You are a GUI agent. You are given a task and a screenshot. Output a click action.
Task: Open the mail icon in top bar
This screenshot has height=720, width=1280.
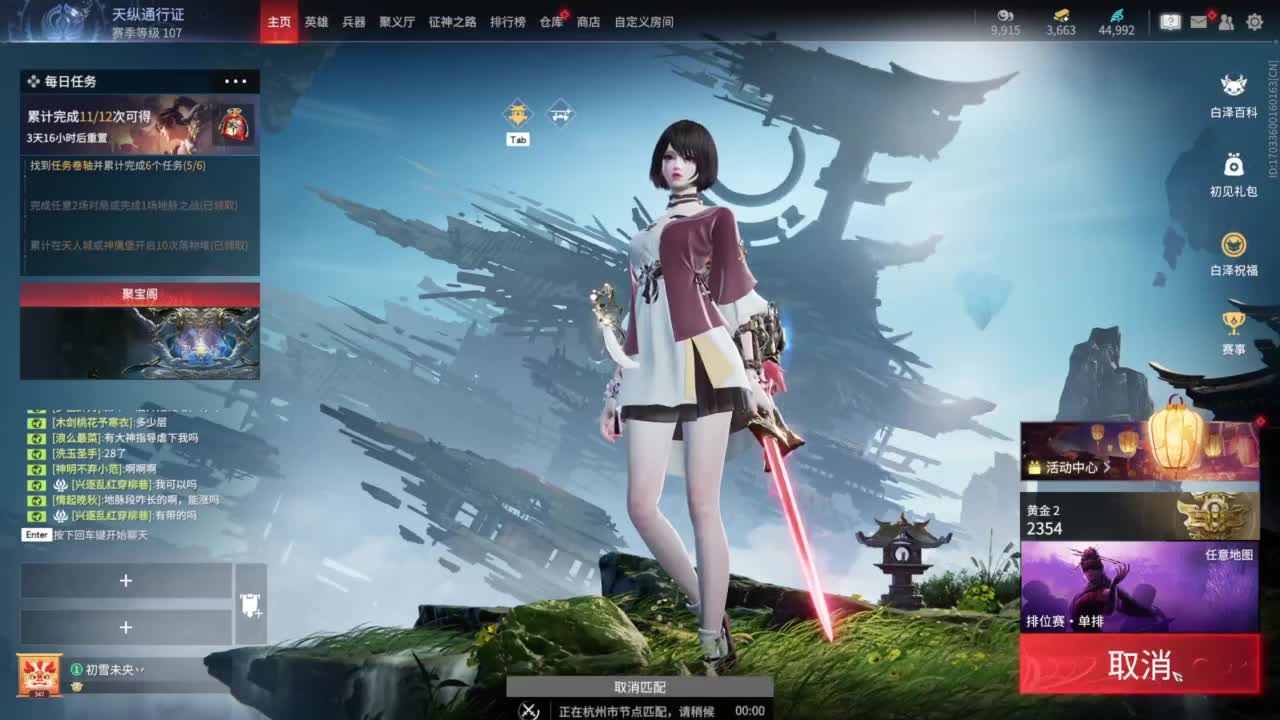point(1199,20)
